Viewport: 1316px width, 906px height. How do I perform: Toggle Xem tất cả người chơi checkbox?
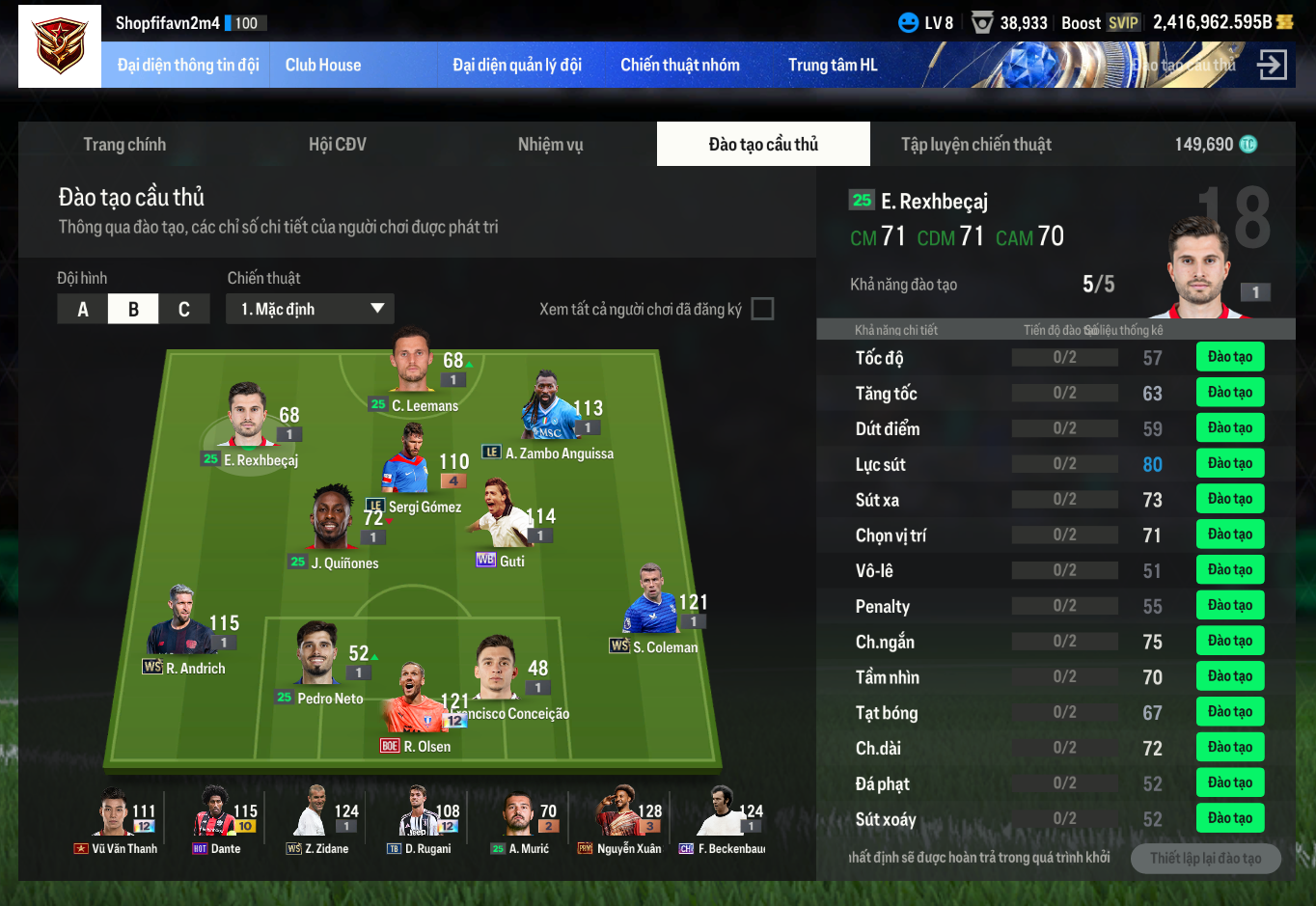coord(762,309)
